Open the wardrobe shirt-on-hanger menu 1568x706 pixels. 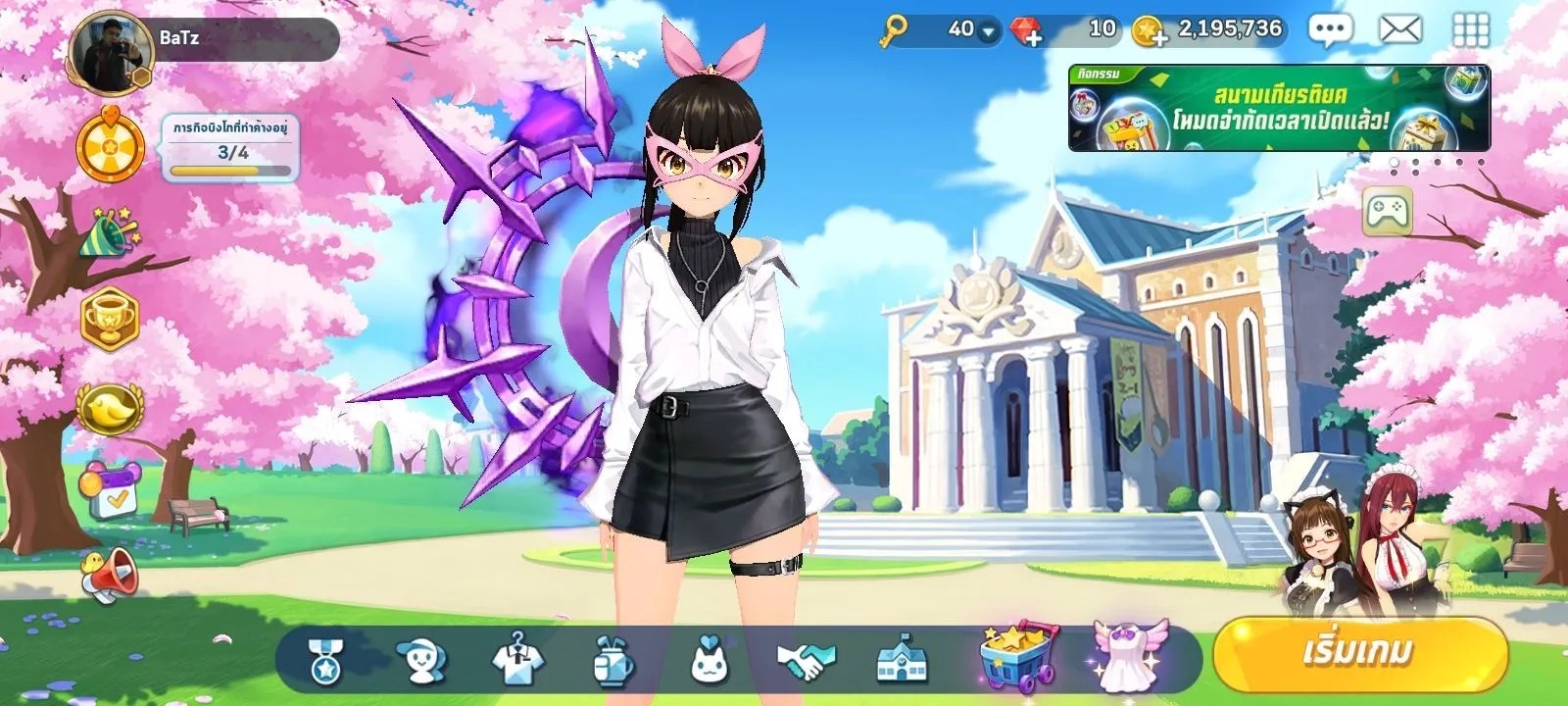[x=516, y=658]
